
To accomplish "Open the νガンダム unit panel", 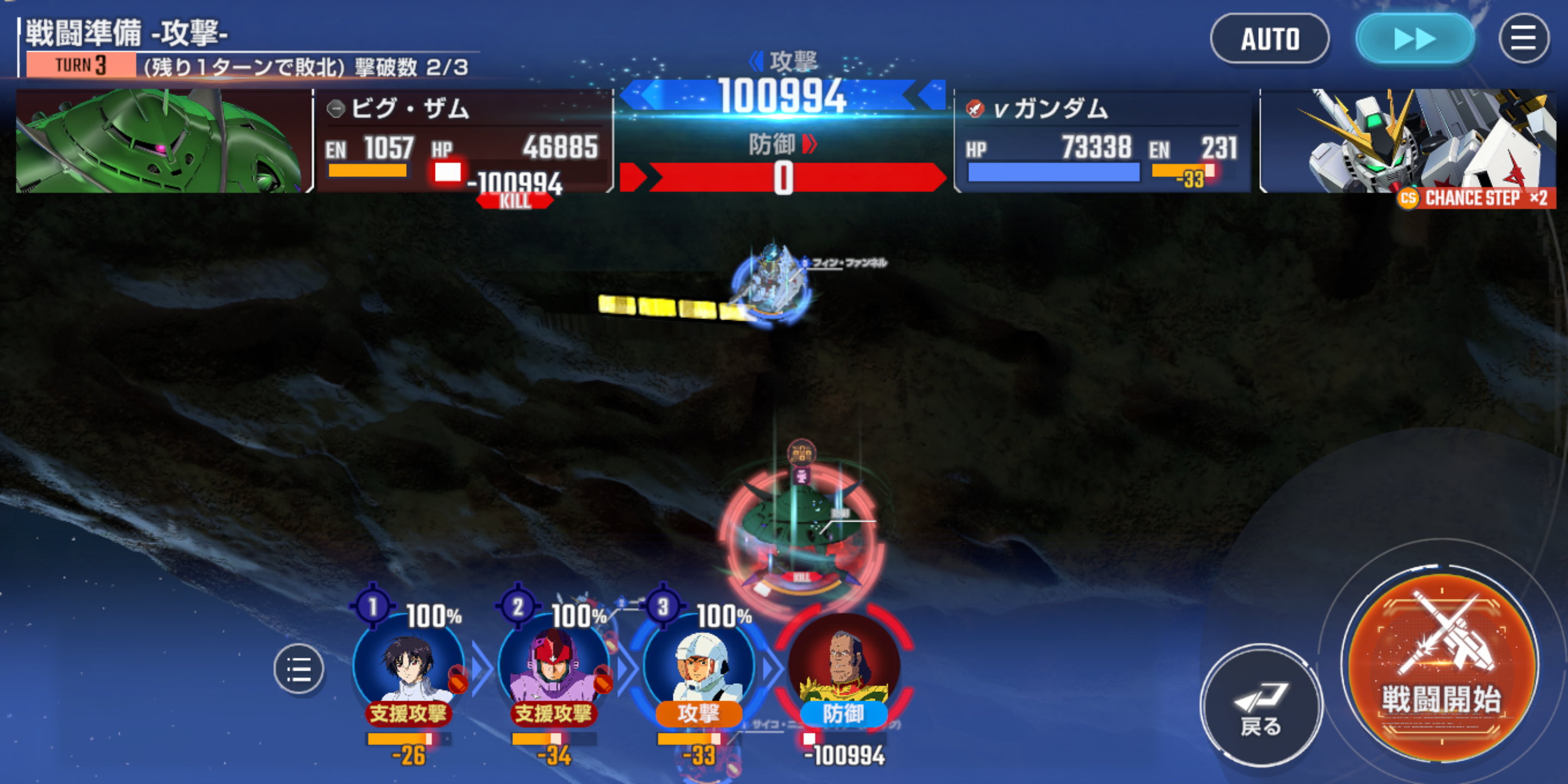I will point(1102,141).
